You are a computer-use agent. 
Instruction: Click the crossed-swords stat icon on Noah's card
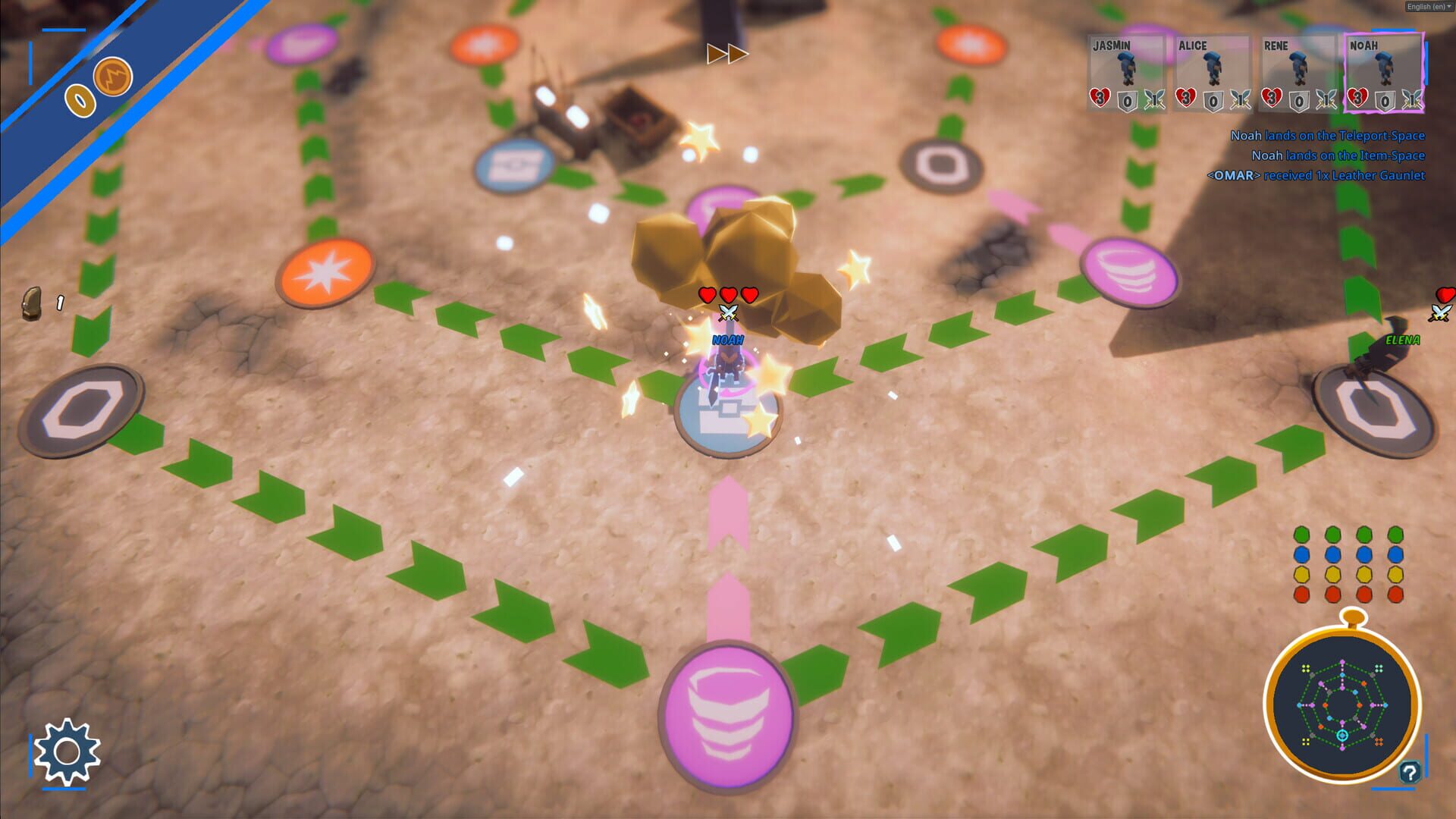coord(1413,99)
